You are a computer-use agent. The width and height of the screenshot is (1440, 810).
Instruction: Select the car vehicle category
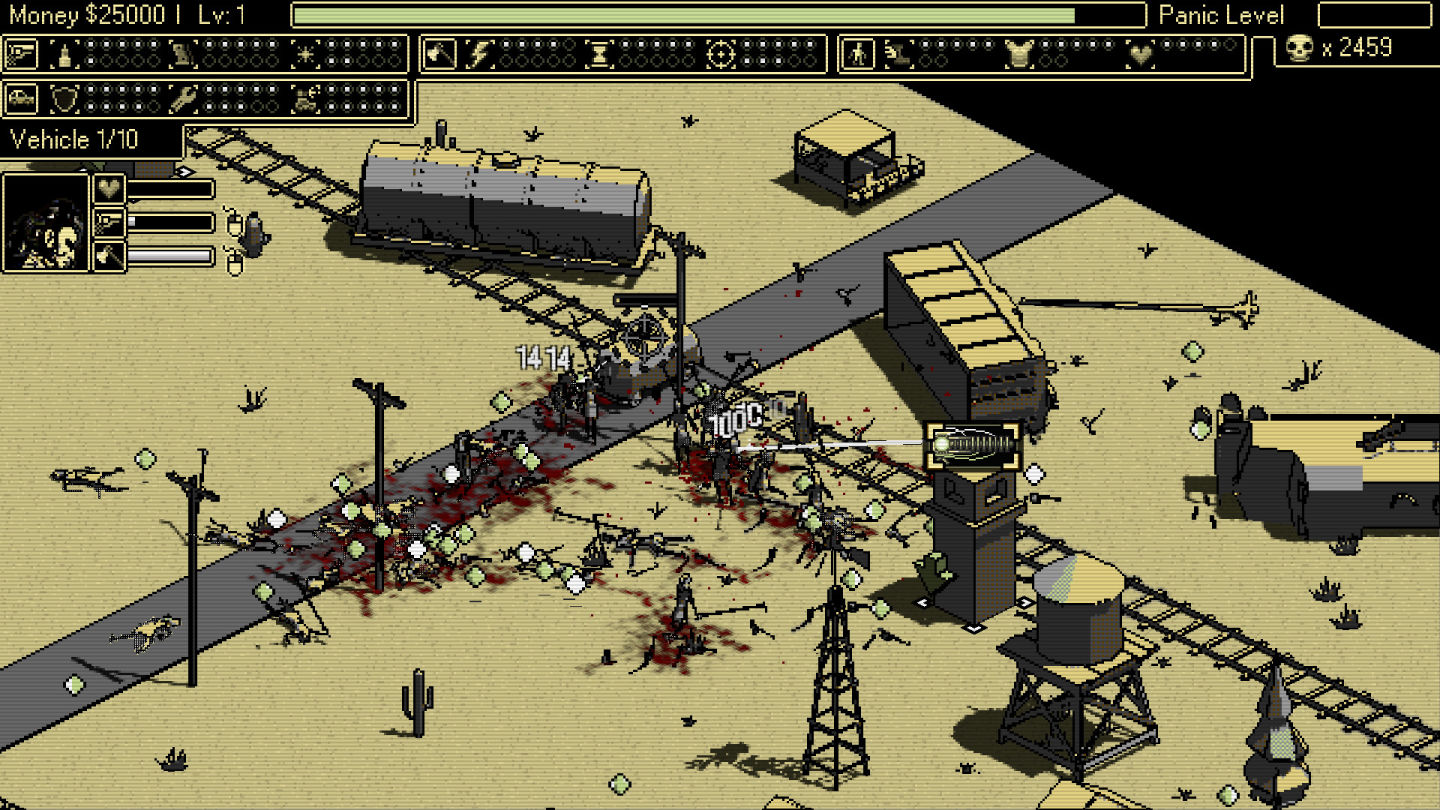21,99
